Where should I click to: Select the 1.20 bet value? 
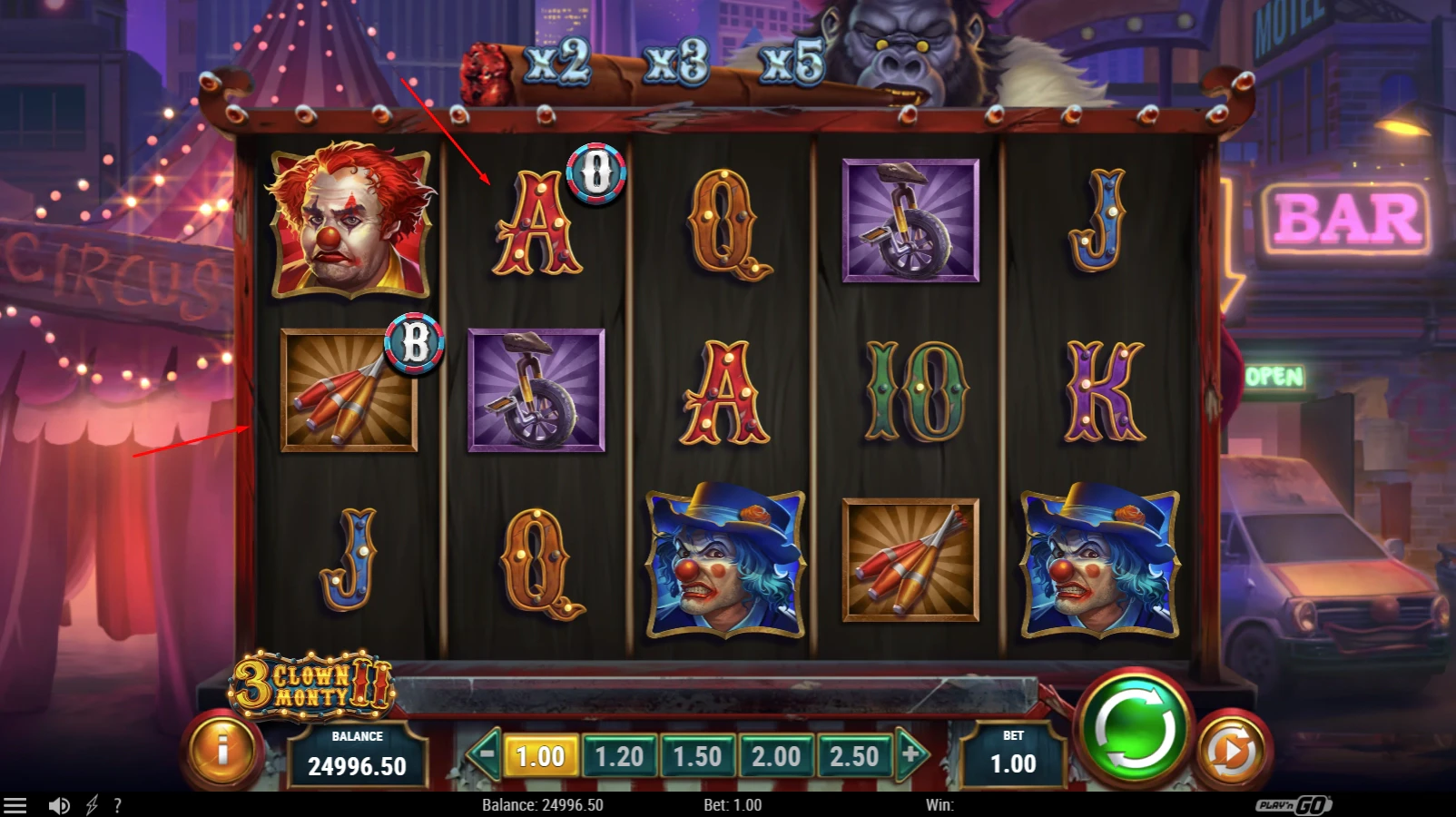pos(620,755)
